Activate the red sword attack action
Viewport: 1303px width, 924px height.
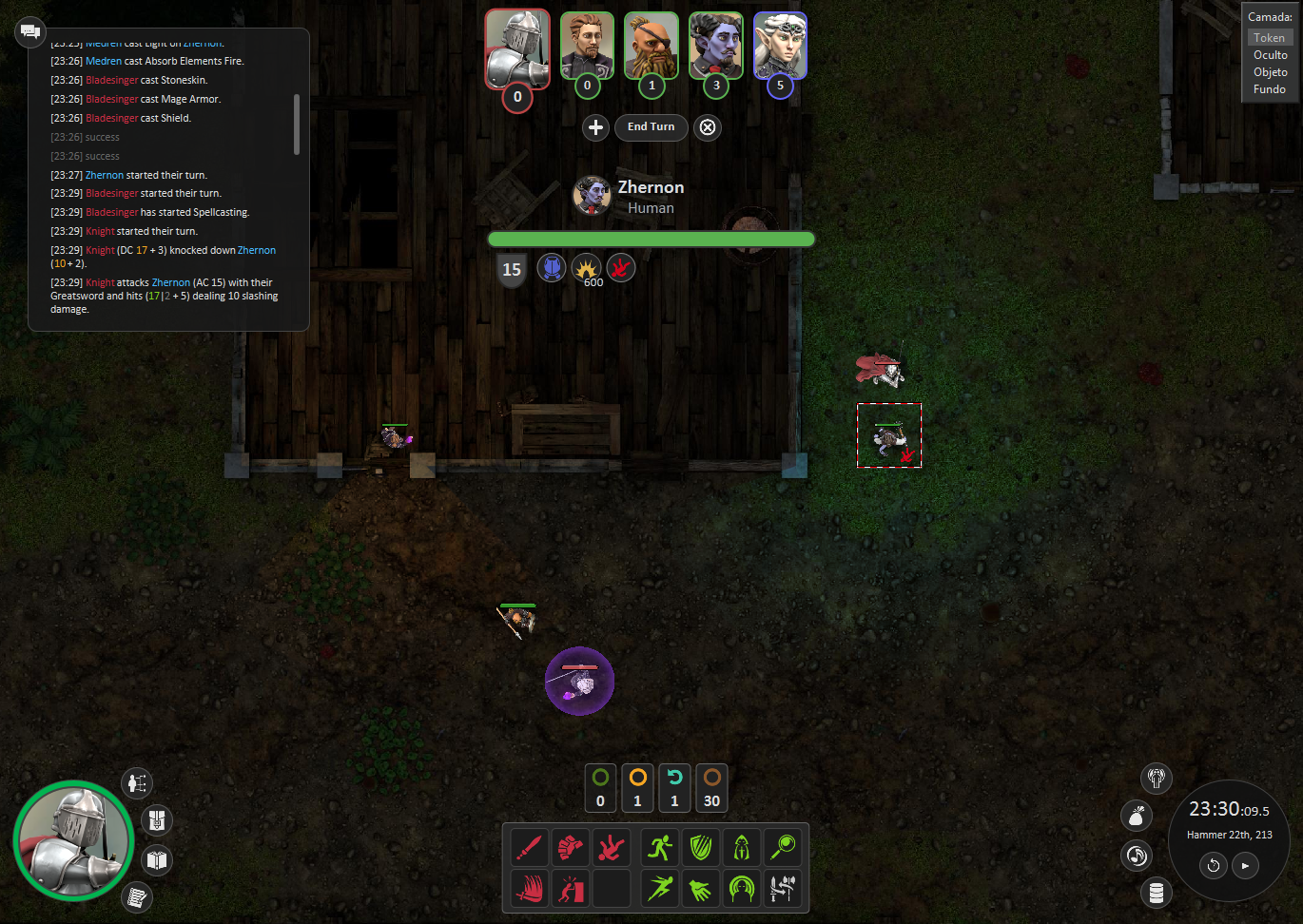529,846
